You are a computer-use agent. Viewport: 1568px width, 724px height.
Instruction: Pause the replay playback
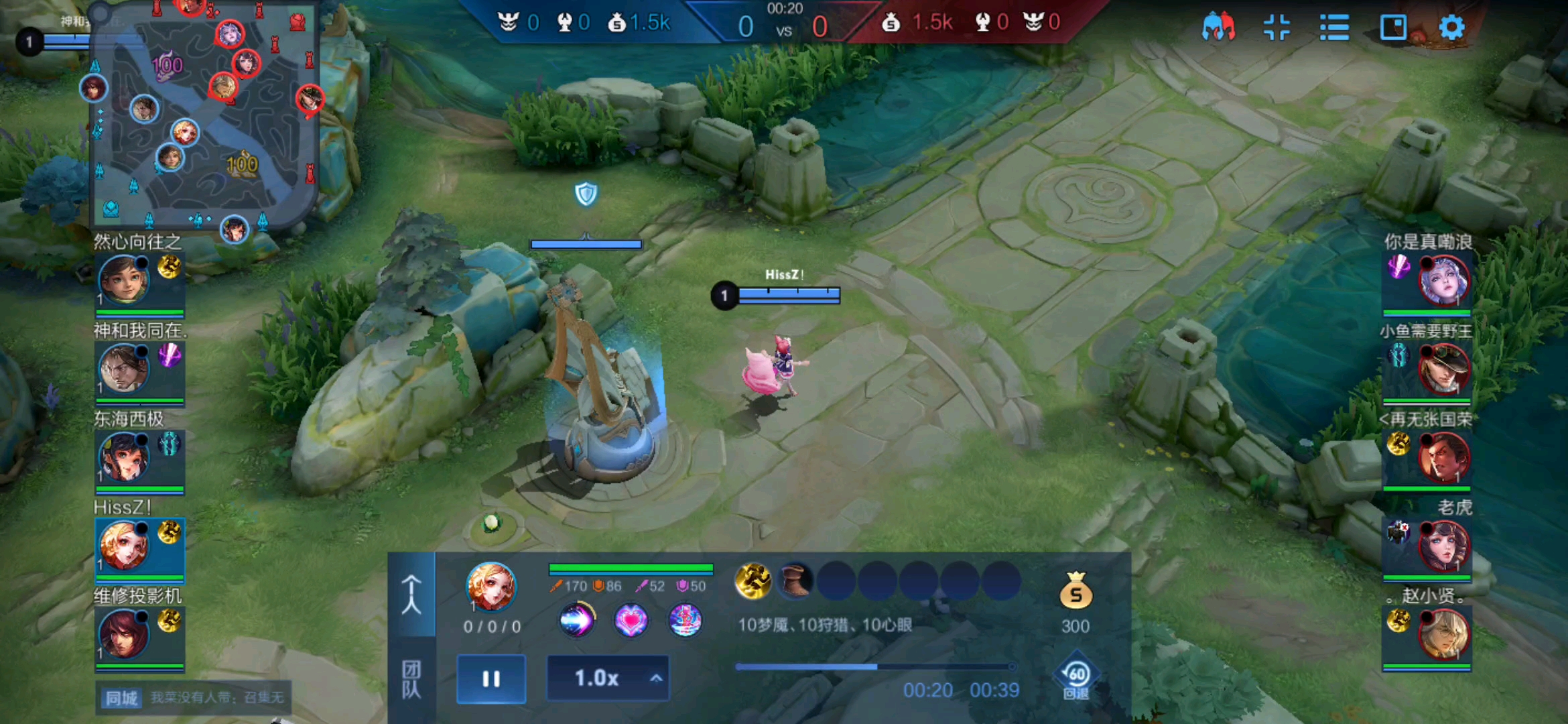tap(491, 679)
